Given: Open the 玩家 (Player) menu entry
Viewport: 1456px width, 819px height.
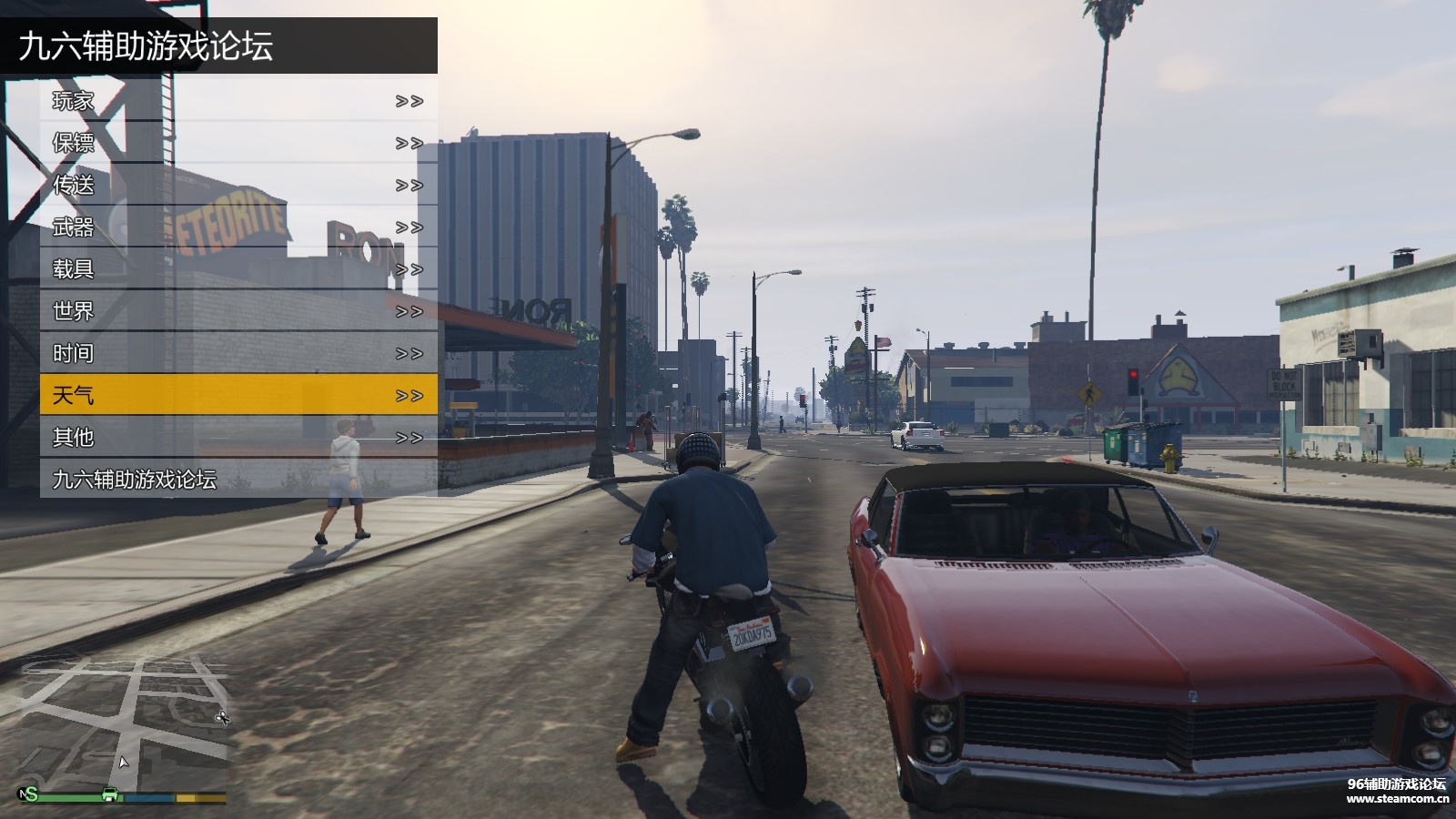Looking at the screenshot, I should coord(238,101).
